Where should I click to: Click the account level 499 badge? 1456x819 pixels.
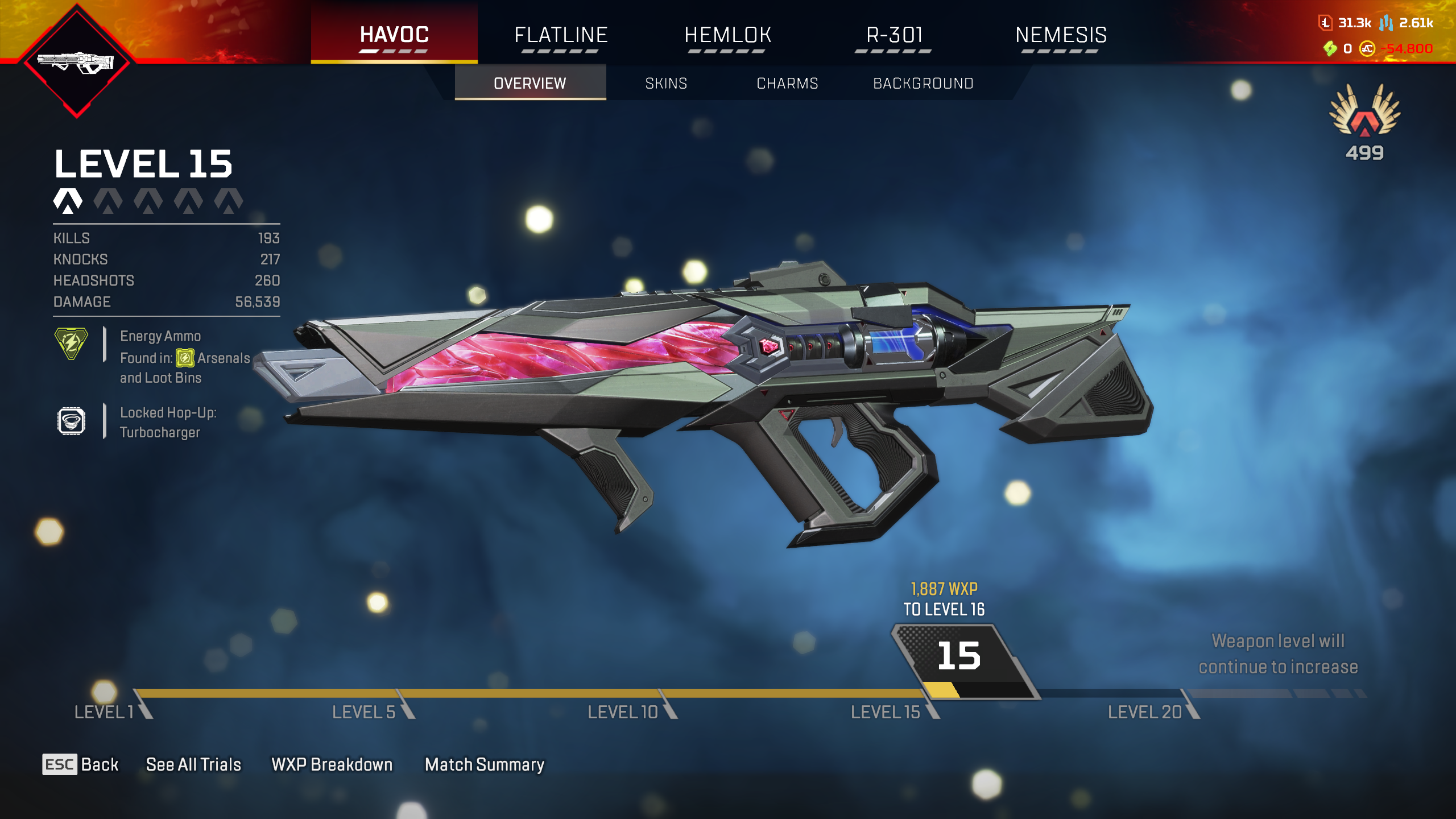(x=1364, y=122)
